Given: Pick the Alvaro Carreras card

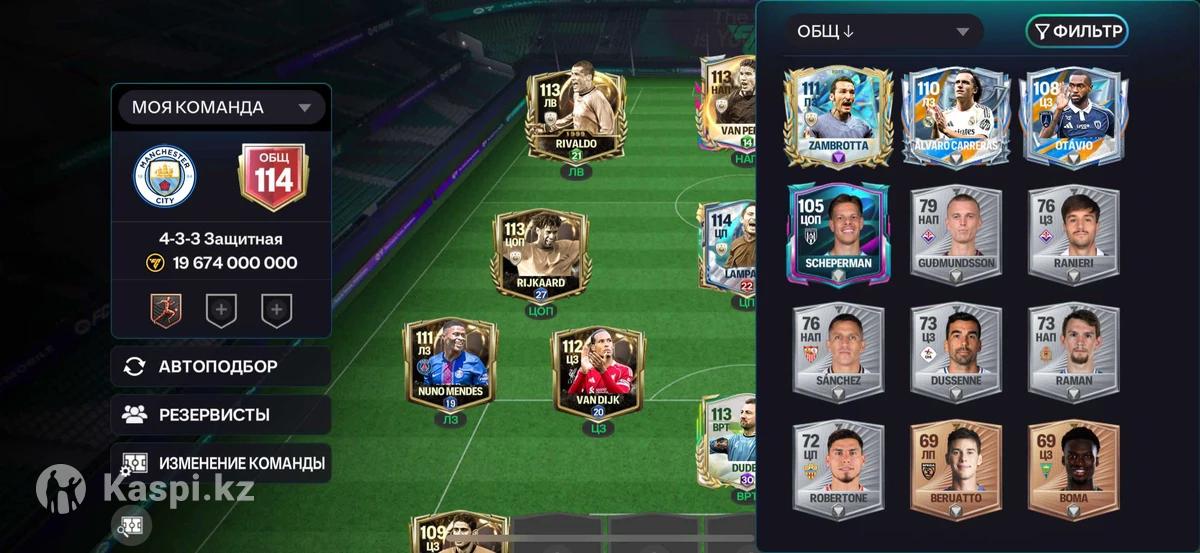Looking at the screenshot, I should pos(956,116).
